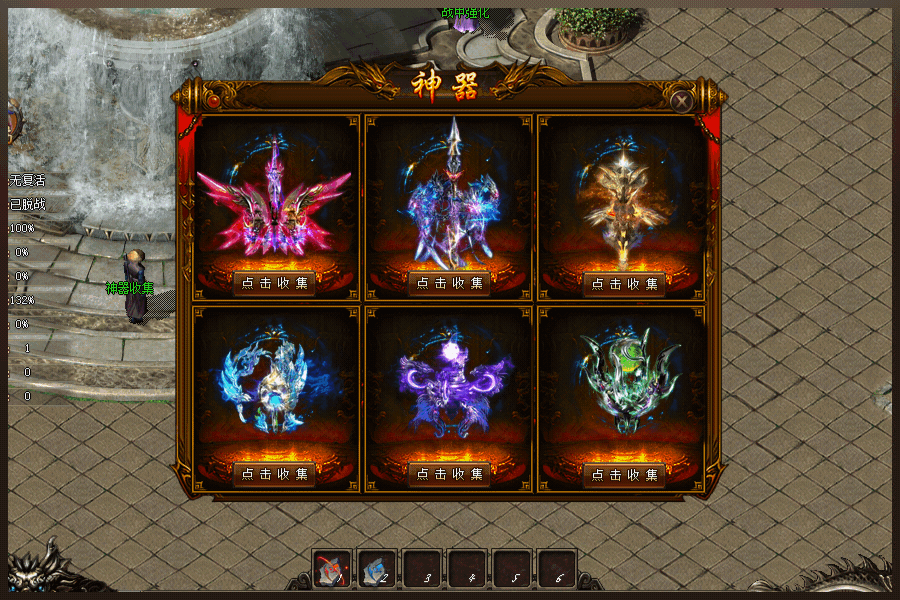900x600 pixels.
Task: Collect the pink winged artifact
Action: click(x=274, y=283)
